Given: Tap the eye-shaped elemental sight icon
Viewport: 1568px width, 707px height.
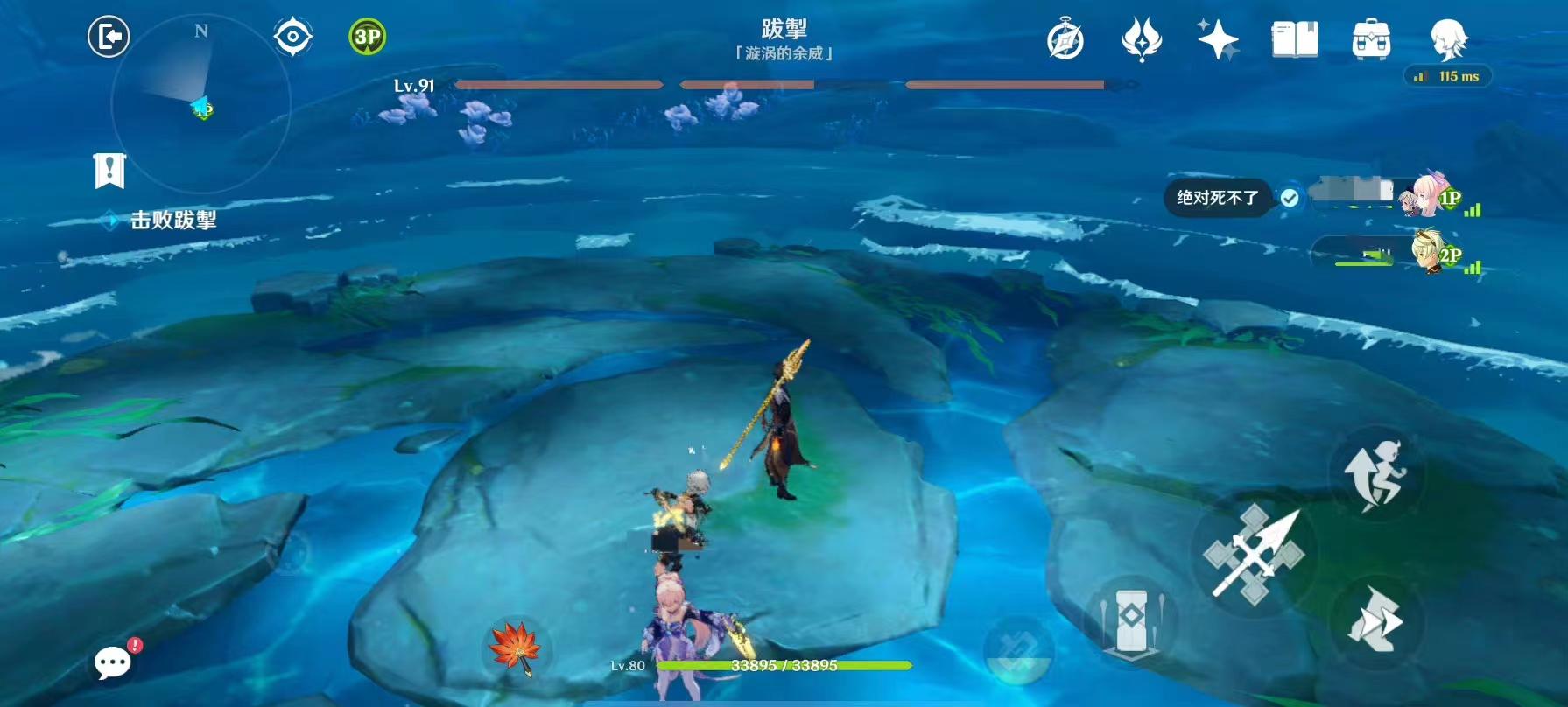Looking at the screenshot, I should 292,37.
